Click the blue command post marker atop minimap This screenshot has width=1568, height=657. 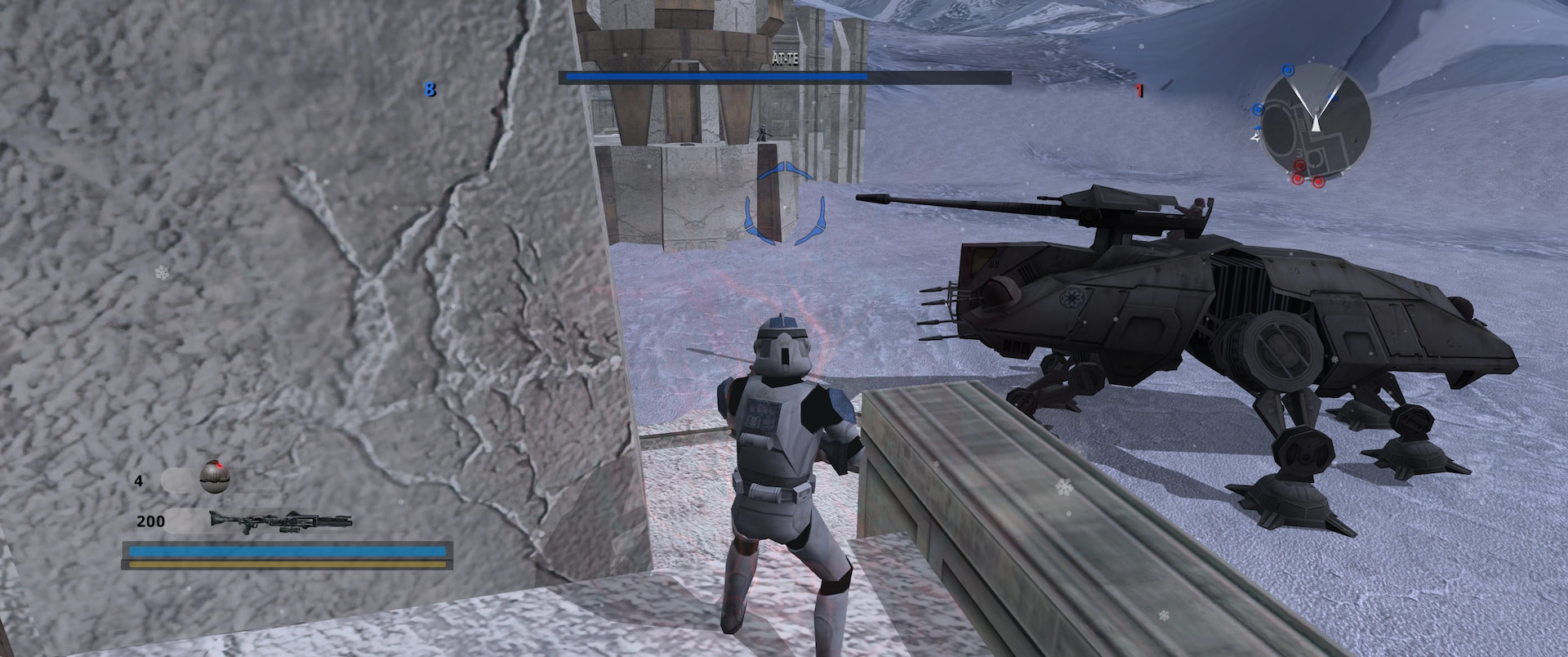[x=1288, y=69]
